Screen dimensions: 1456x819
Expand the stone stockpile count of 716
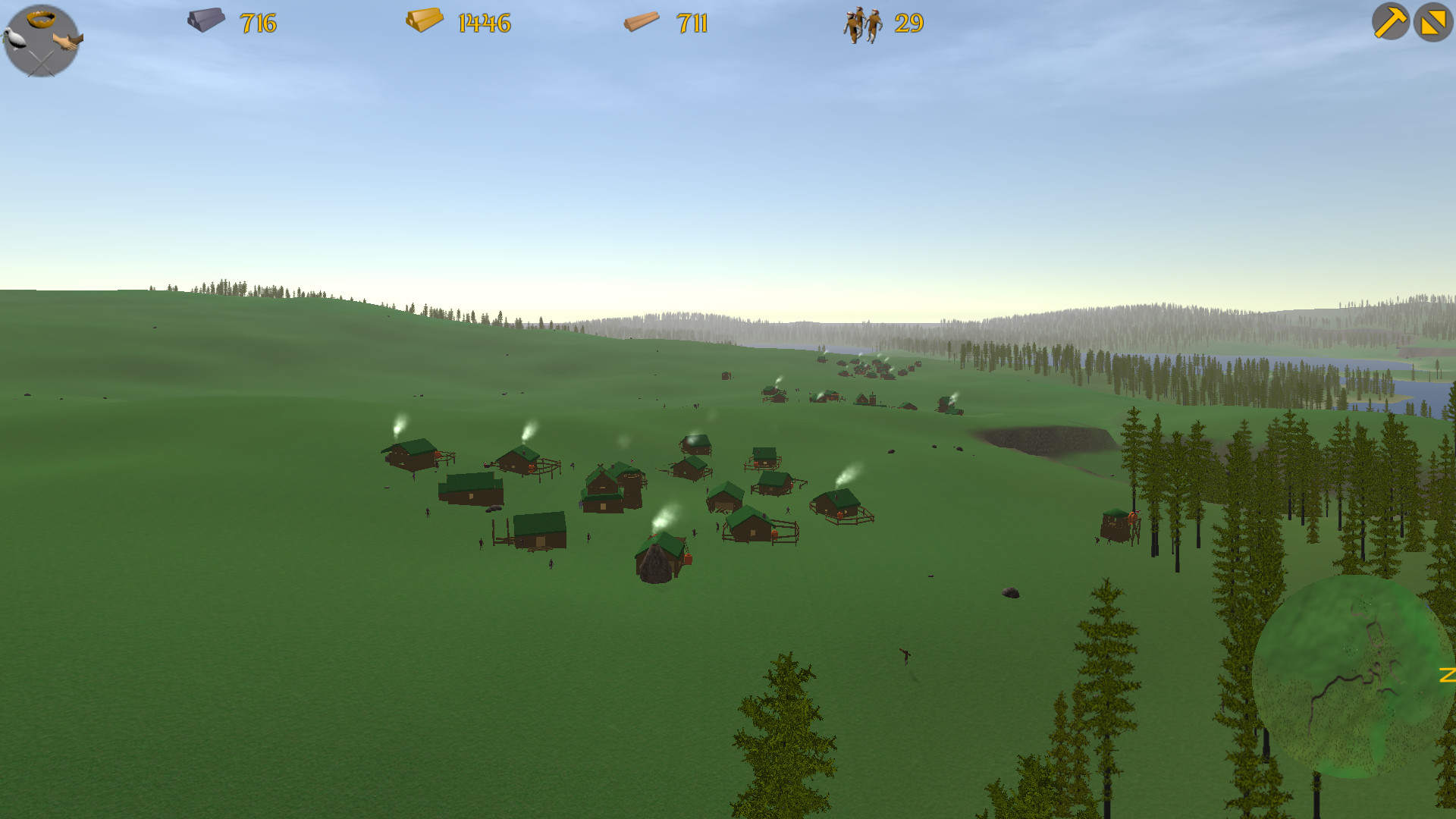click(x=258, y=24)
